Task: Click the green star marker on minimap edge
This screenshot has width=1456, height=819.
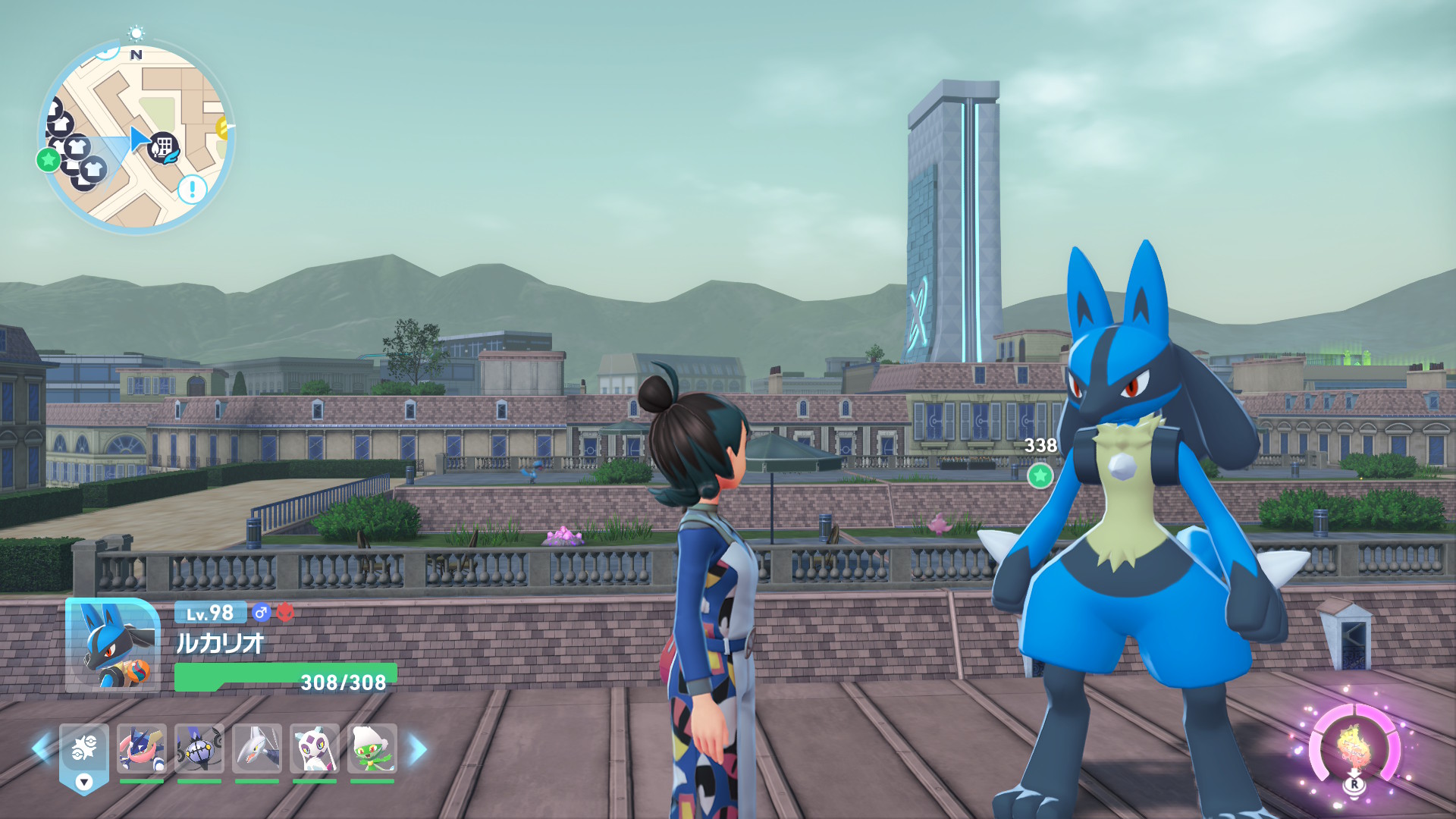Action: pos(49,159)
